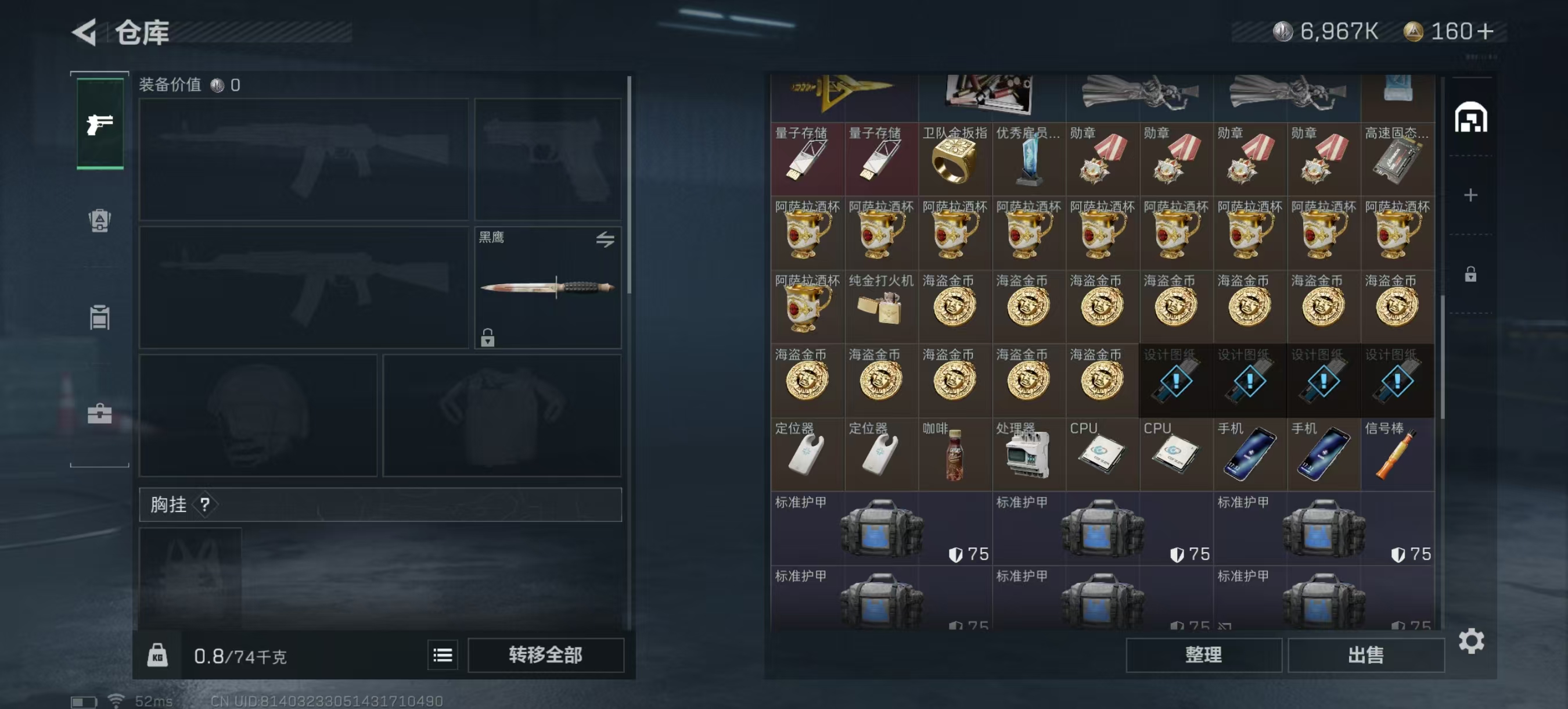
Task: Tap the 转移全部 transfer-all button
Action: pyautogui.click(x=545, y=655)
